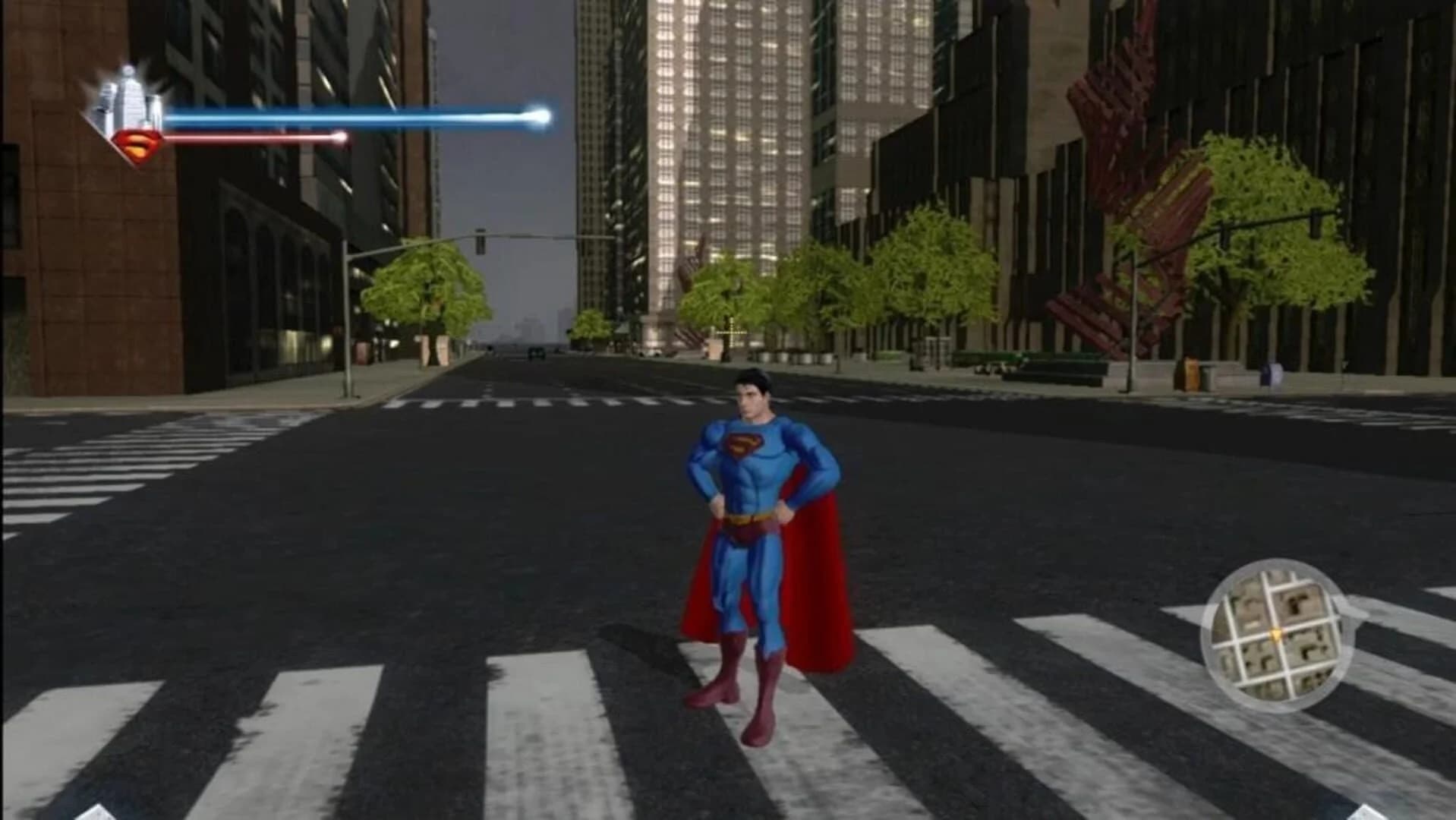Click the yellow player arrow on the minimap
Viewport: 1456px width, 820px height.
point(1276,634)
